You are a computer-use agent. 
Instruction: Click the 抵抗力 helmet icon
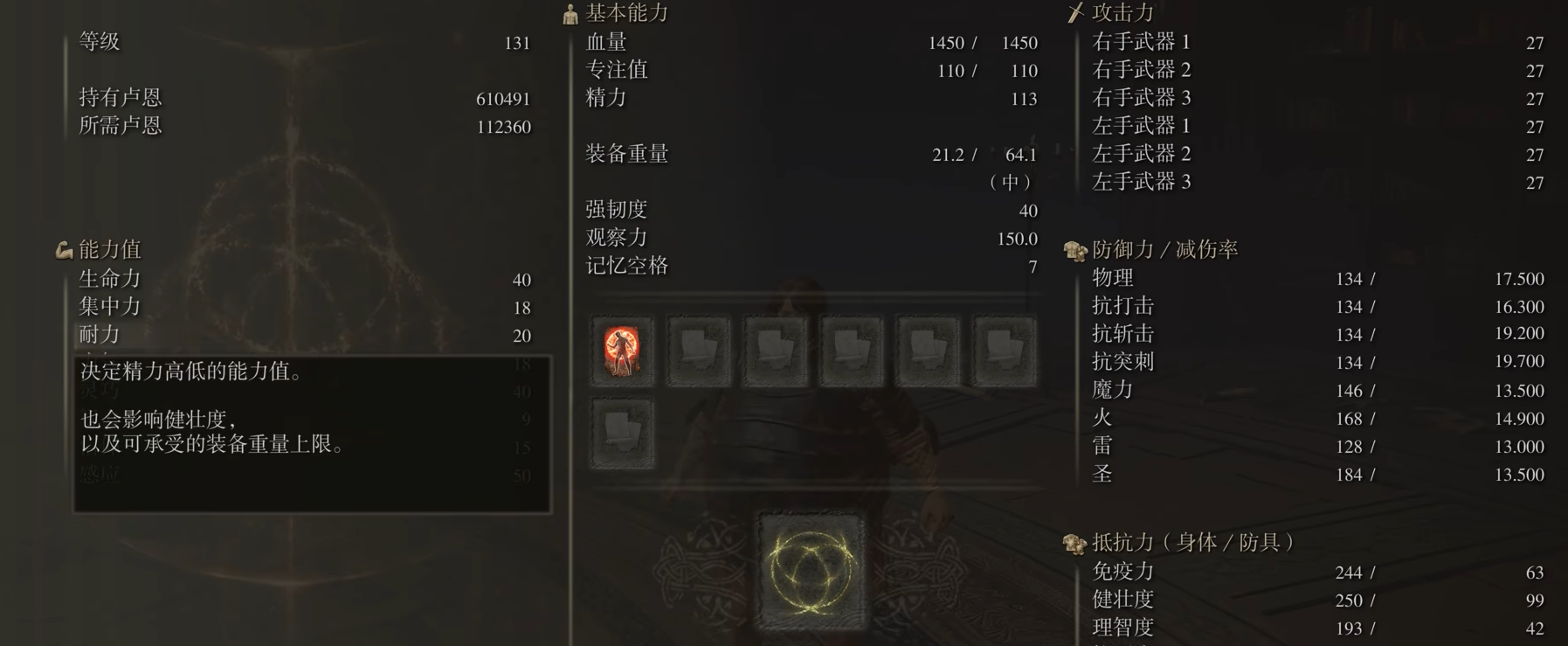[1073, 541]
